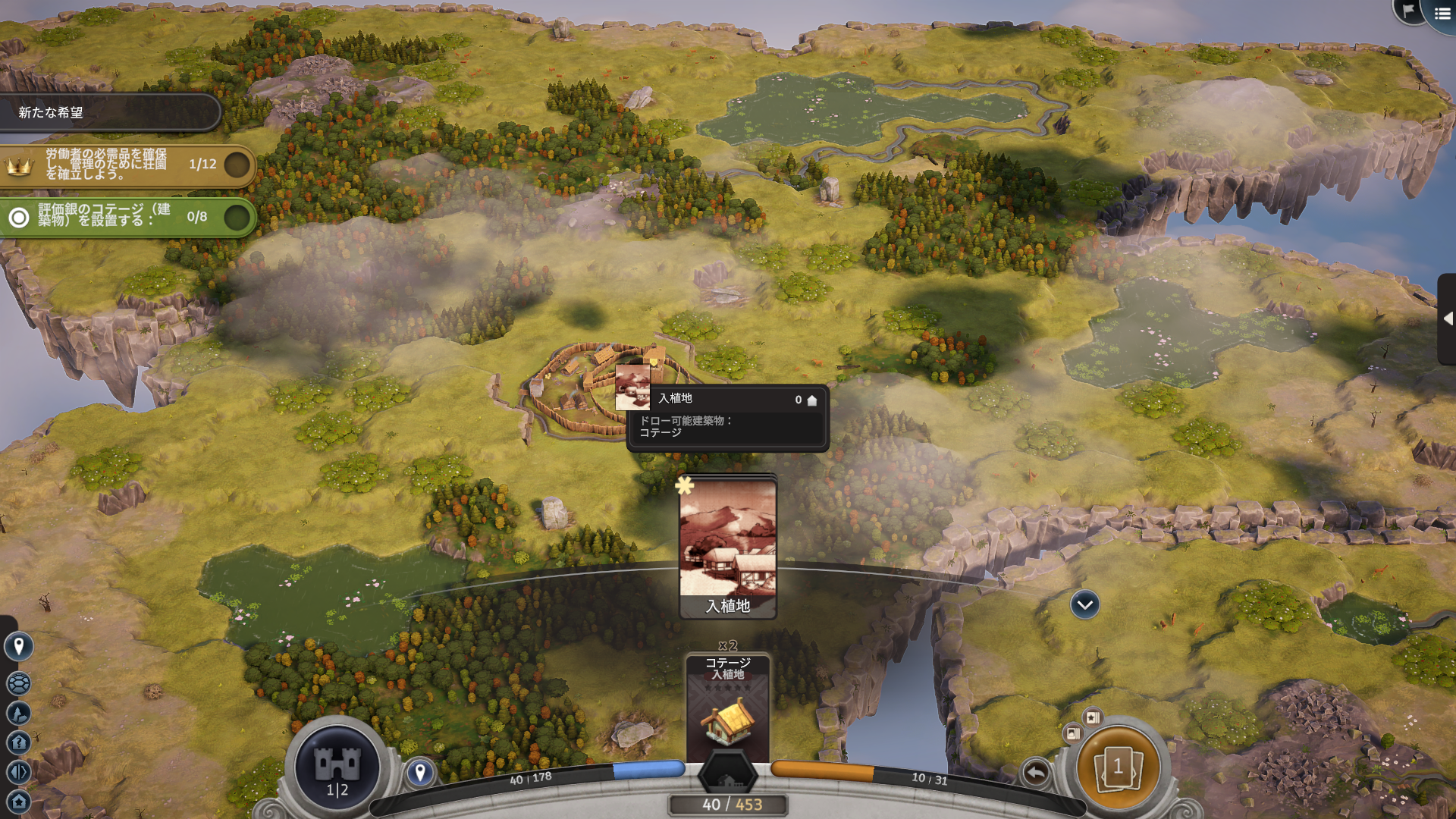The width and height of the screenshot is (1456, 819).
Task: Click the map pin beside castle medallion
Action: 420,773
